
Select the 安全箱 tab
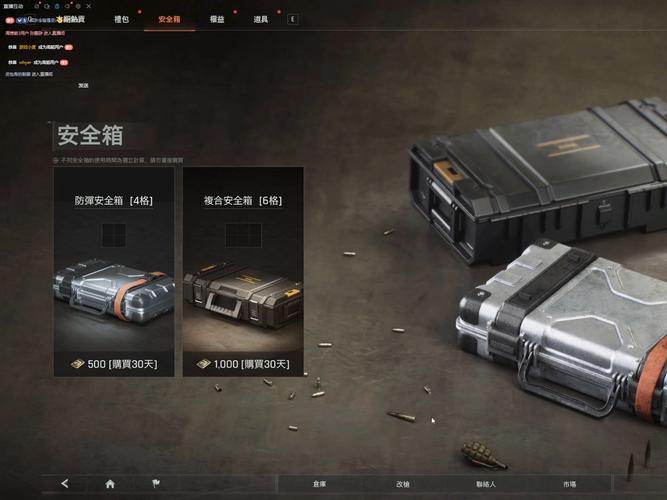(x=169, y=19)
